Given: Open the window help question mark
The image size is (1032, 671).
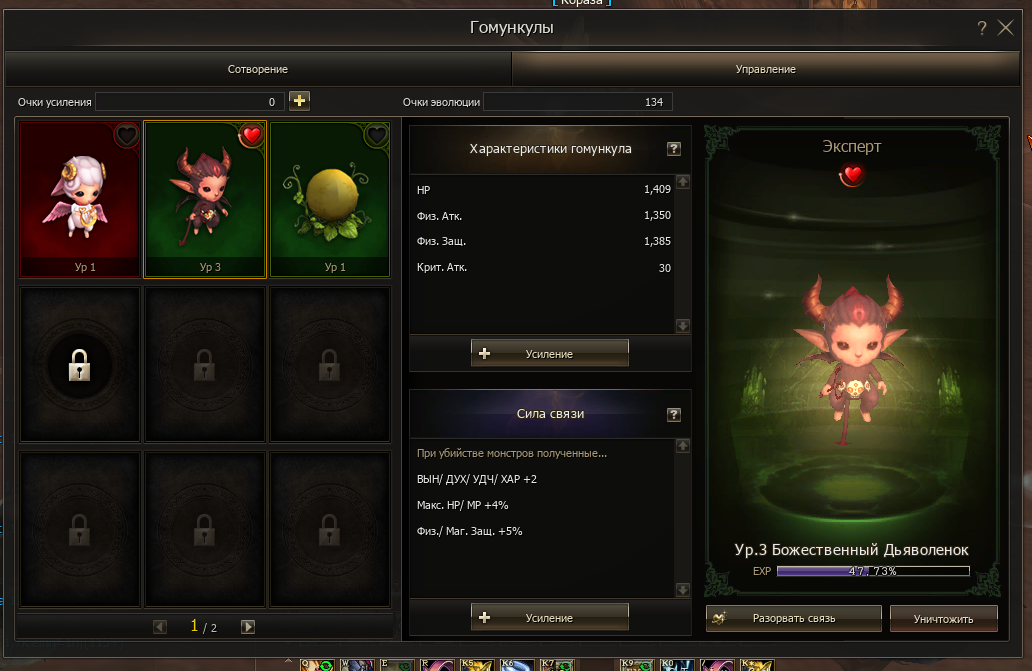Looking at the screenshot, I should point(982,28).
